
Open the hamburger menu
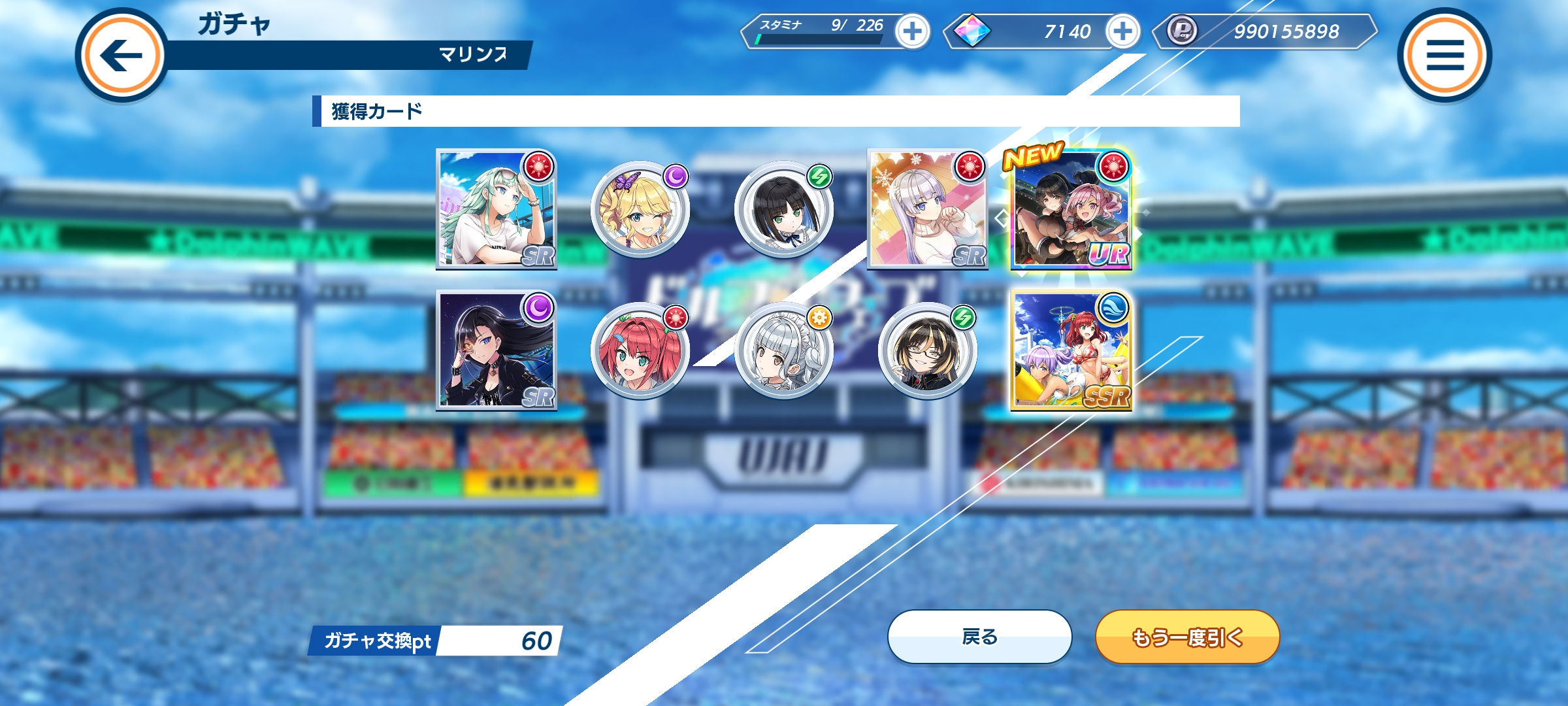(1444, 55)
